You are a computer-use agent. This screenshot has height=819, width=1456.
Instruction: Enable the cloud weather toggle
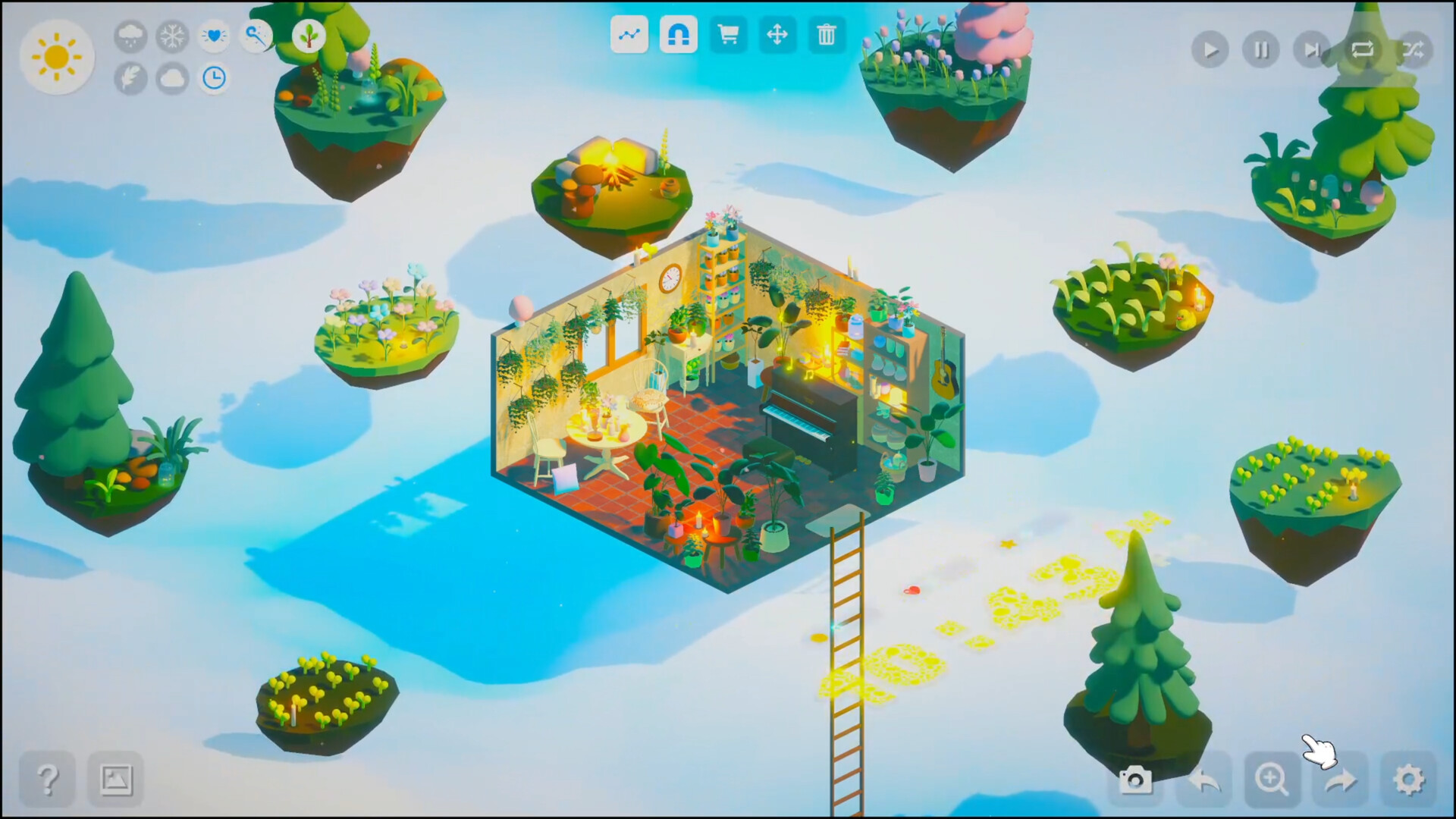click(171, 78)
